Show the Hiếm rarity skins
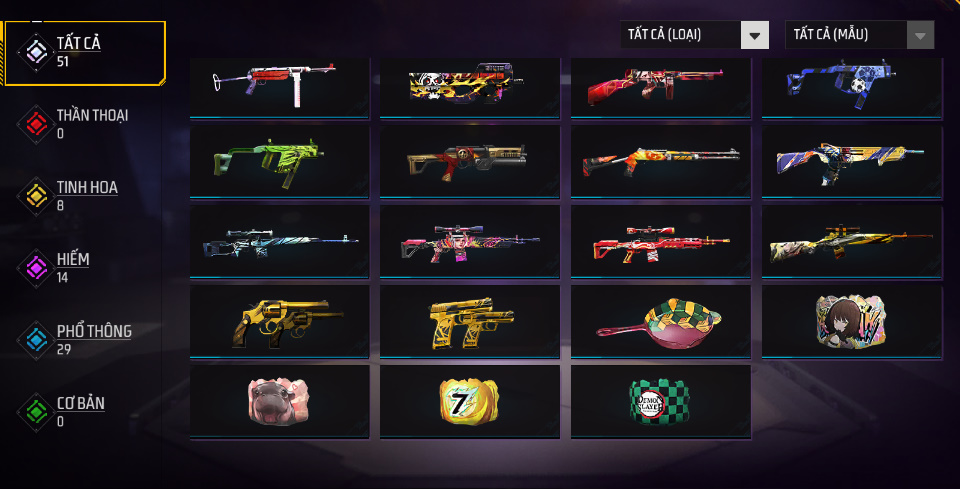 click(84, 267)
